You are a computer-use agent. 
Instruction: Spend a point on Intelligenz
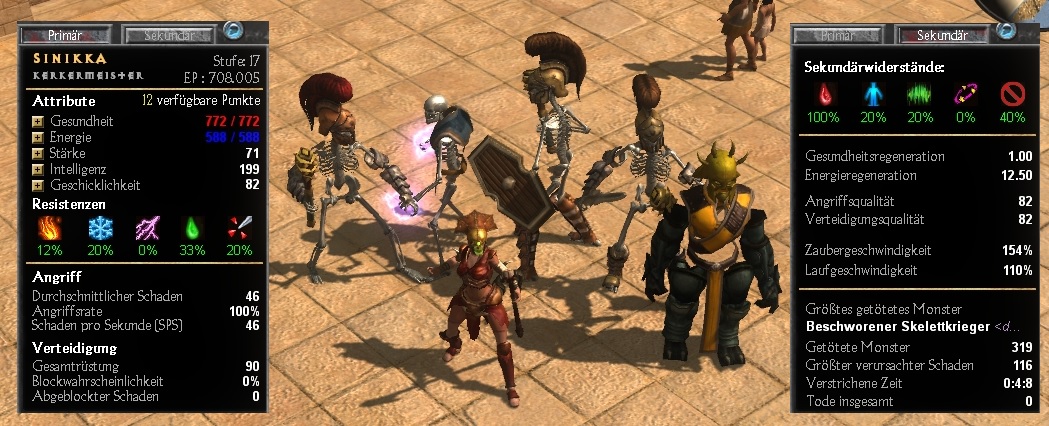38,169
